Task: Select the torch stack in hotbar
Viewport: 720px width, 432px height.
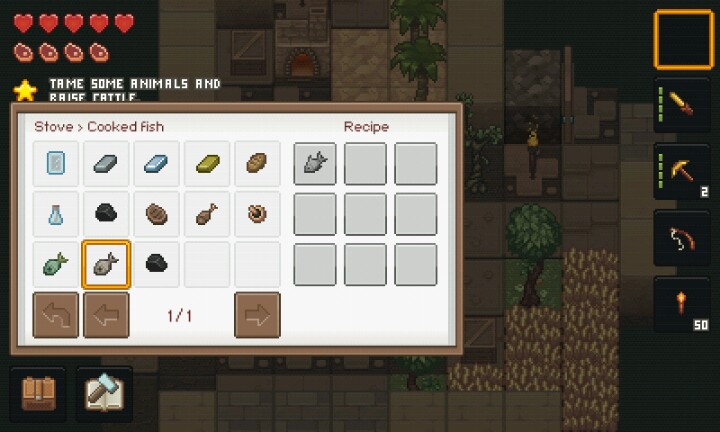Action: tap(684, 305)
